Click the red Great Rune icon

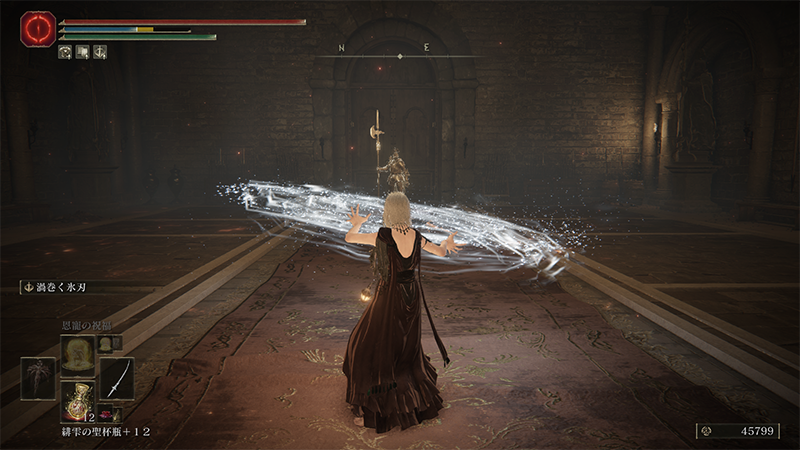pos(38,29)
